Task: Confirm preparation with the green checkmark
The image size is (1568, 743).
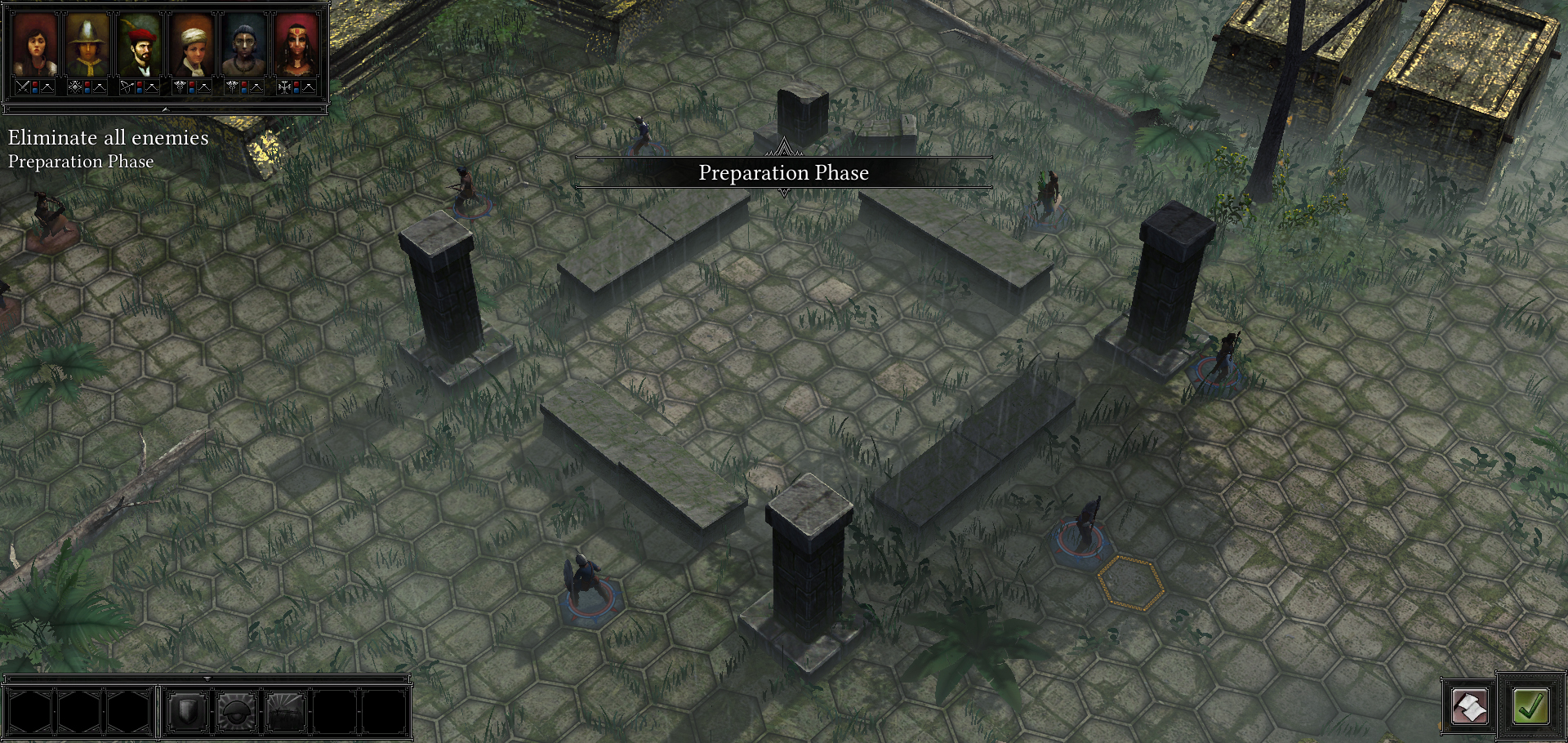Action: click(1530, 706)
